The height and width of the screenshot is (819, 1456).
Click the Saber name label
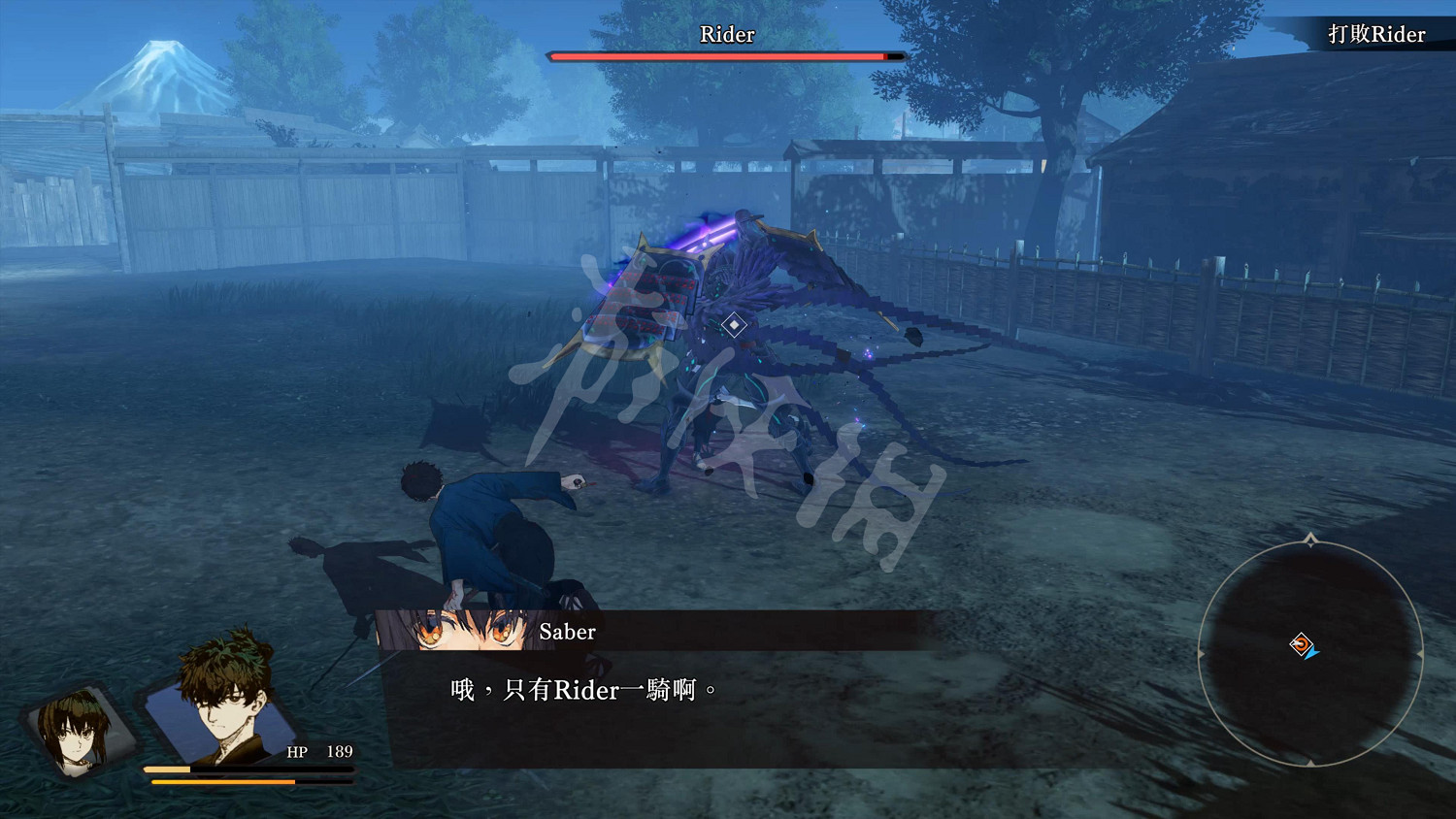coord(569,632)
